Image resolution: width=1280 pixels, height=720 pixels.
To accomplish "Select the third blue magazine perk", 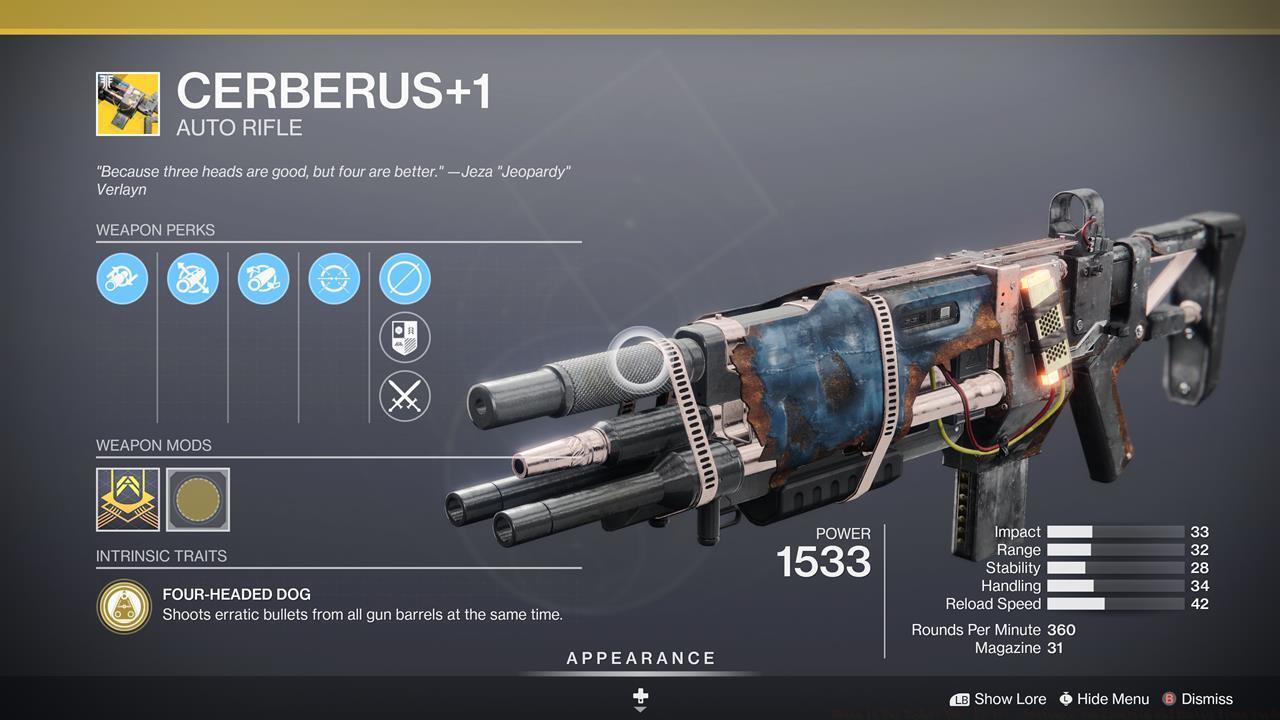I will tap(263, 279).
